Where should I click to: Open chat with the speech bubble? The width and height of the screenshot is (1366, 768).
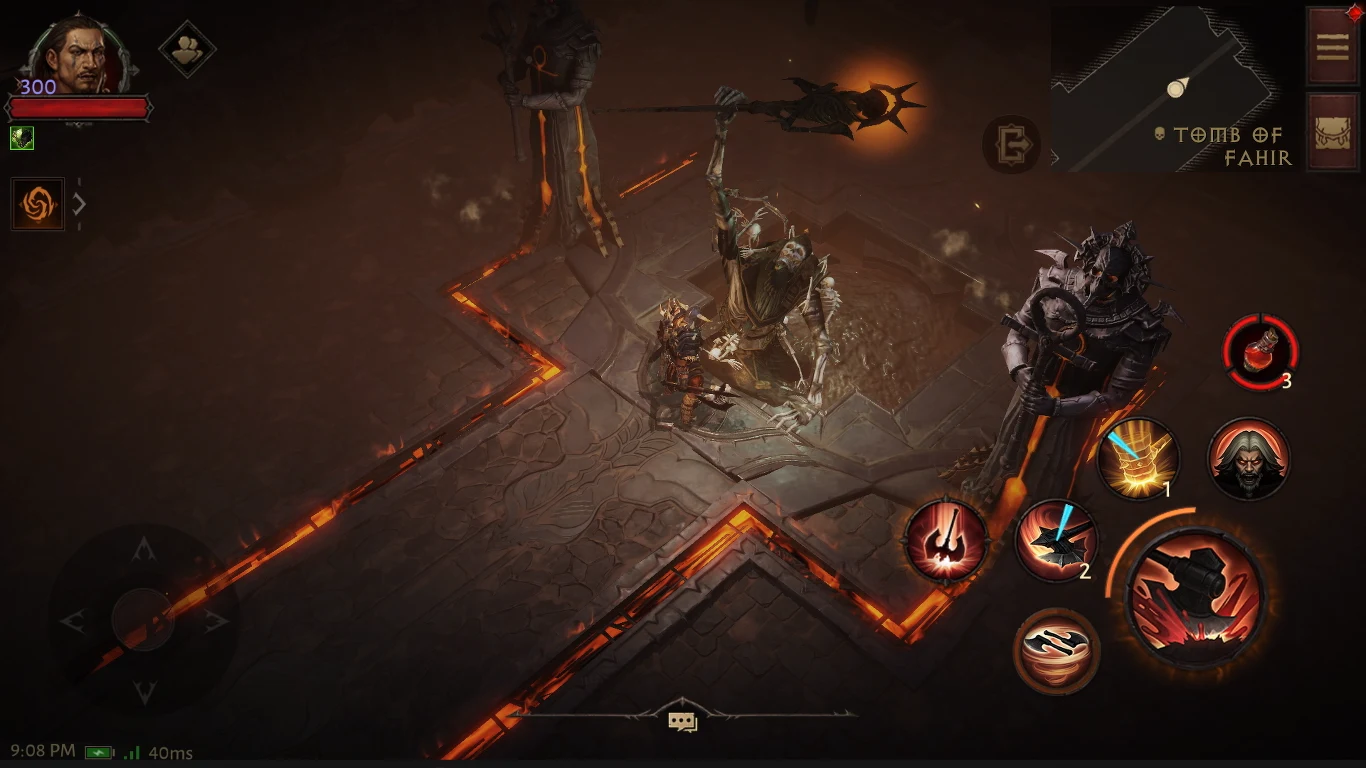coord(683,719)
